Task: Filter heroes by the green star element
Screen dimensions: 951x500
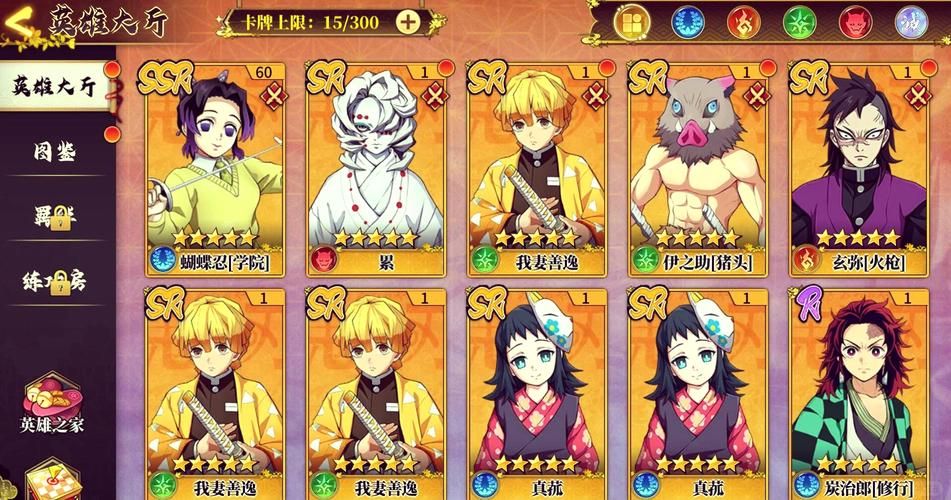Action: click(x=800, y=22)
